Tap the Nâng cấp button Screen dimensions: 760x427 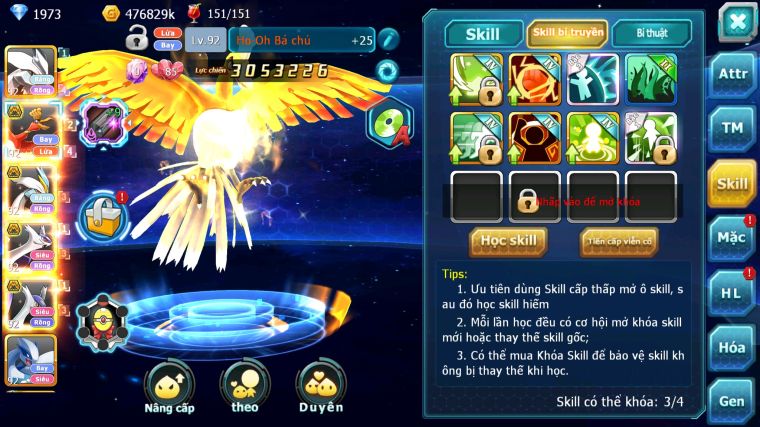(169, 388)
